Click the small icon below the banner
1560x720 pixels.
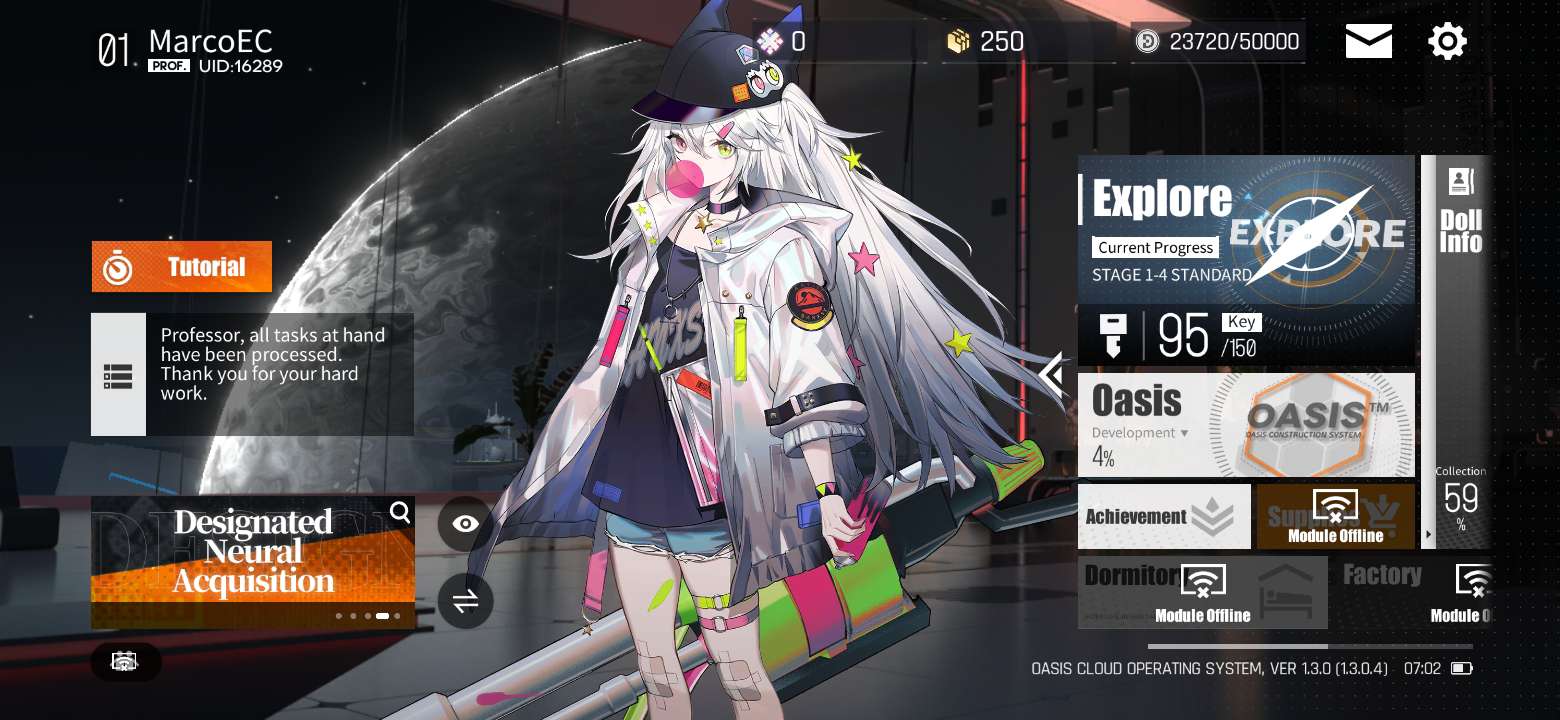coord(125,661)
